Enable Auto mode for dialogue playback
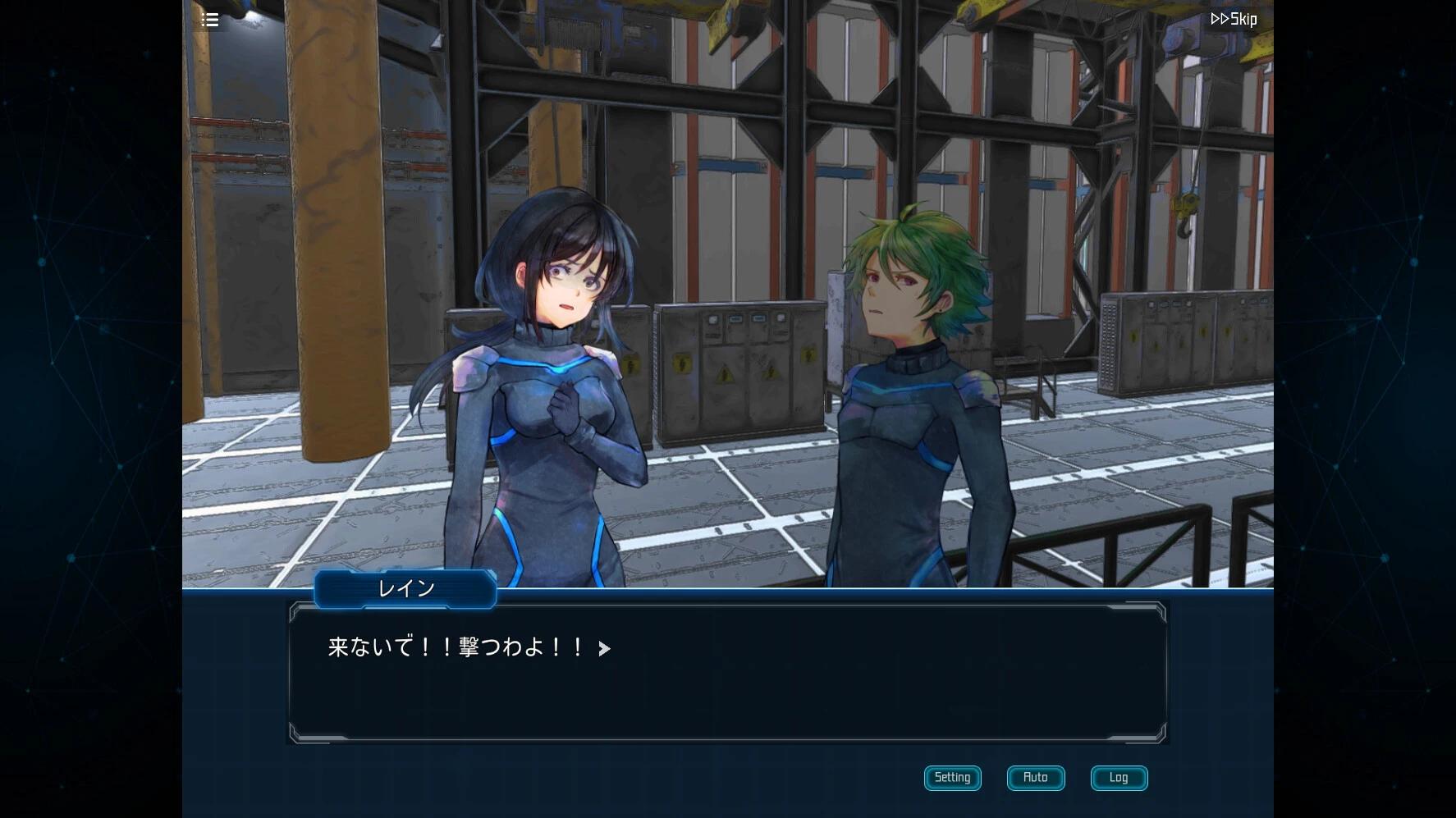The image size is (1456, 818). pyautogui.click(x=1035, y=778)
